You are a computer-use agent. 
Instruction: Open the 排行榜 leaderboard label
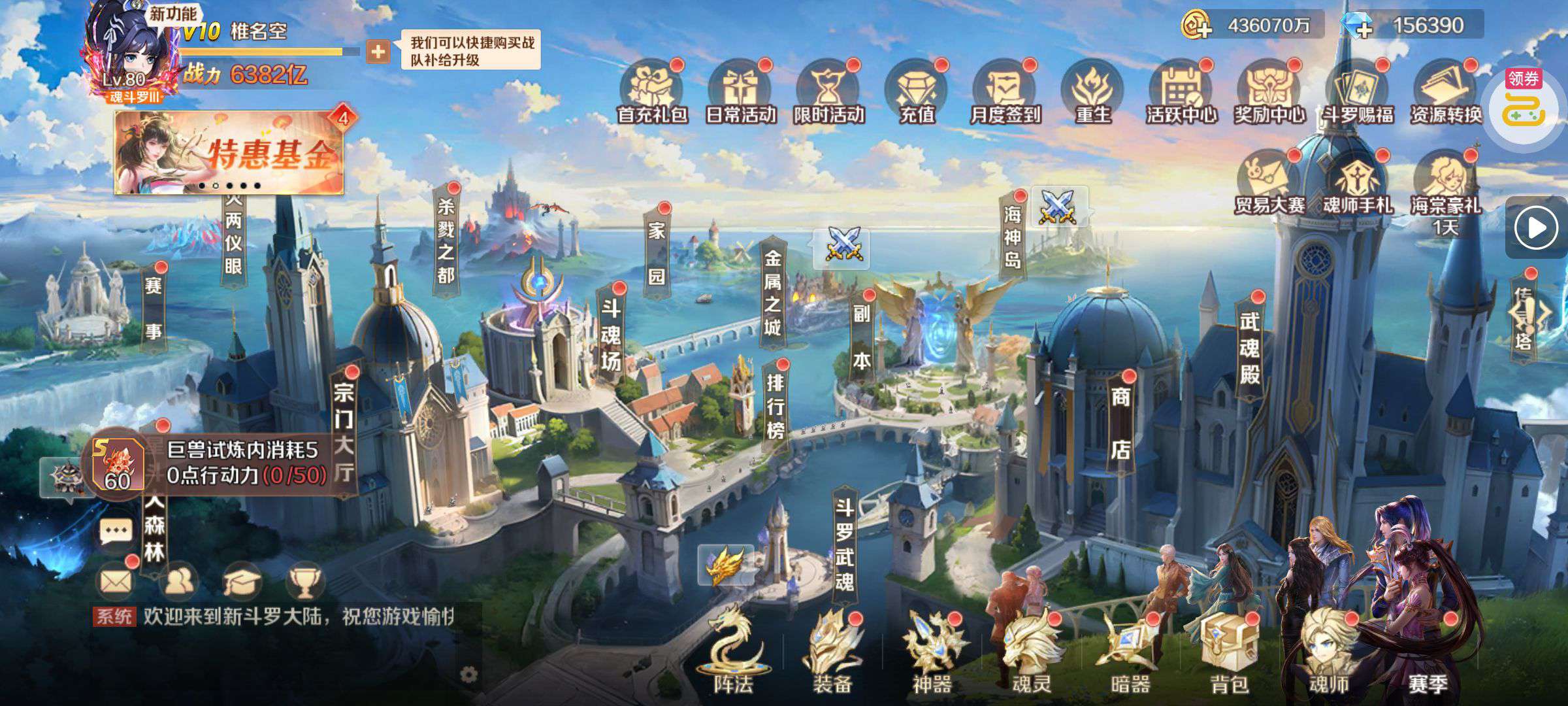(x=775, y=405)
